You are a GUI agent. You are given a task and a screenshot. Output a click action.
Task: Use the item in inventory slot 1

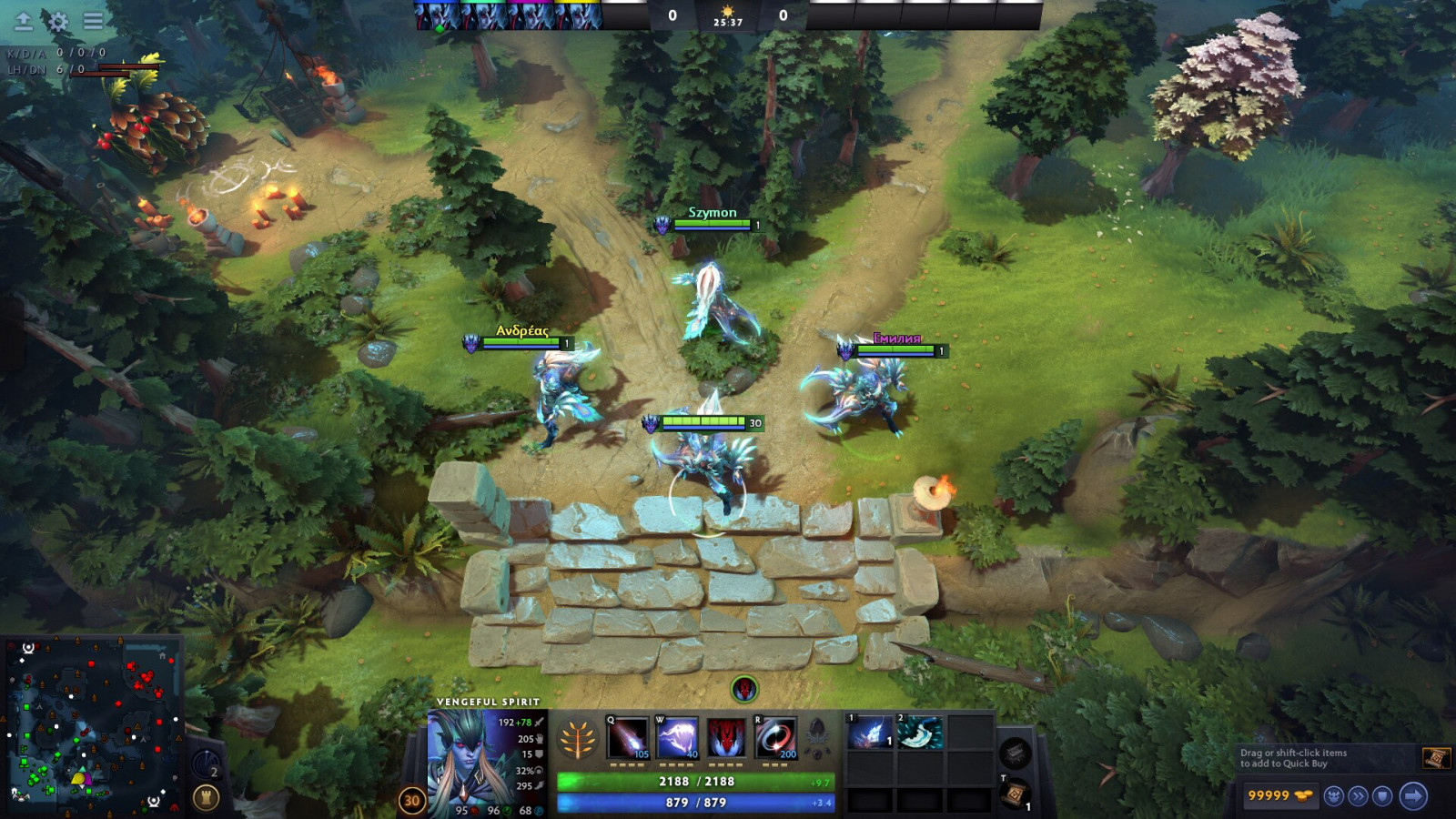pyautogui.click(x=870, y=733)
